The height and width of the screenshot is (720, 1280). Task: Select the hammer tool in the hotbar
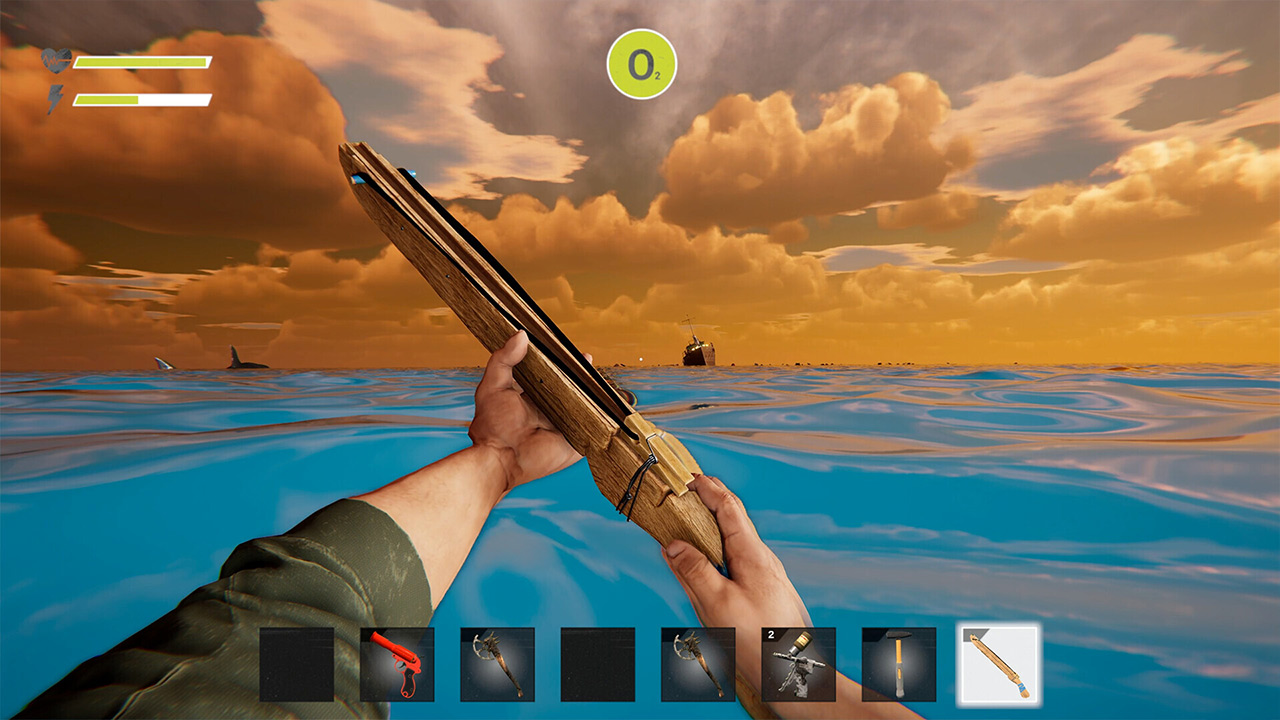click(897, 665)
